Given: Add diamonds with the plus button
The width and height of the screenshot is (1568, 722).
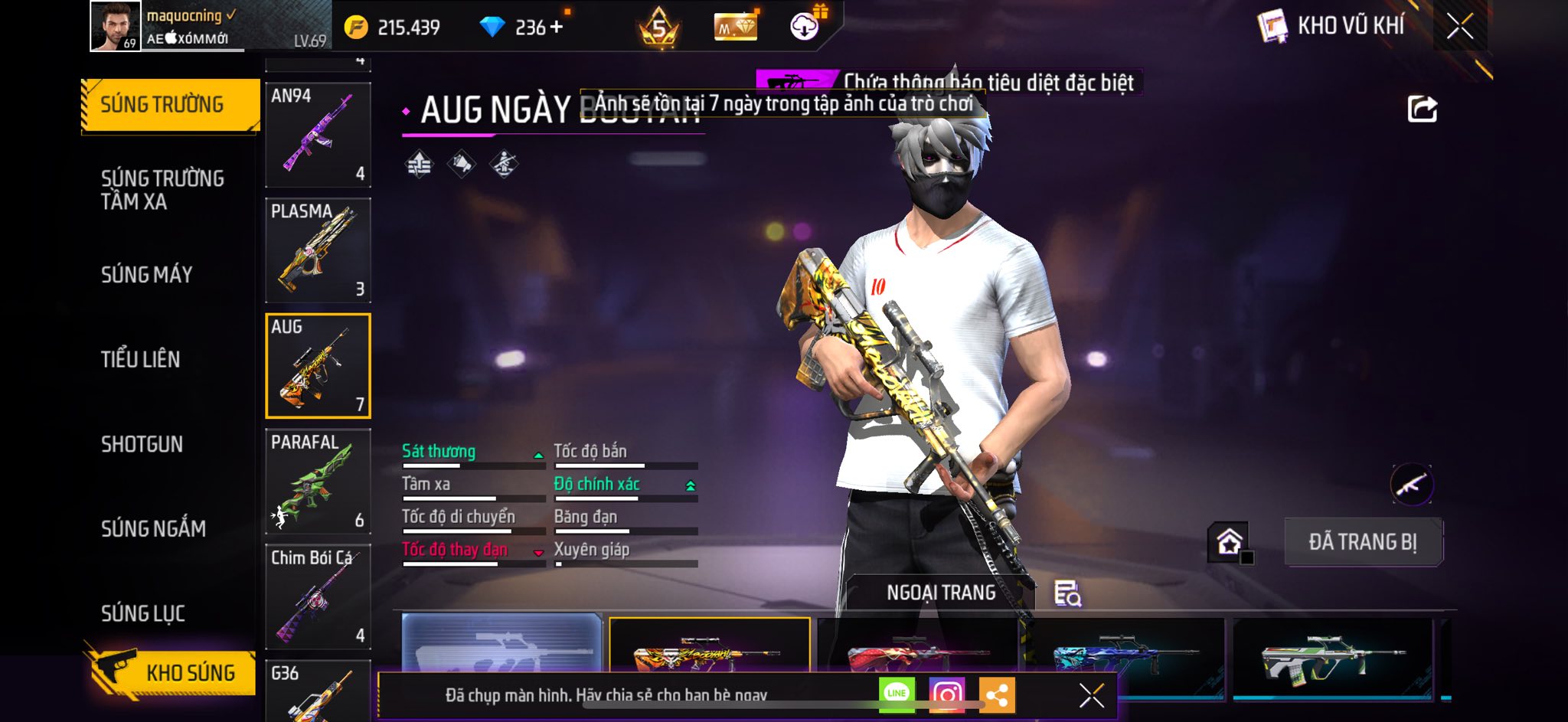Looking at the screenshot, I should [x=557, y=28].
